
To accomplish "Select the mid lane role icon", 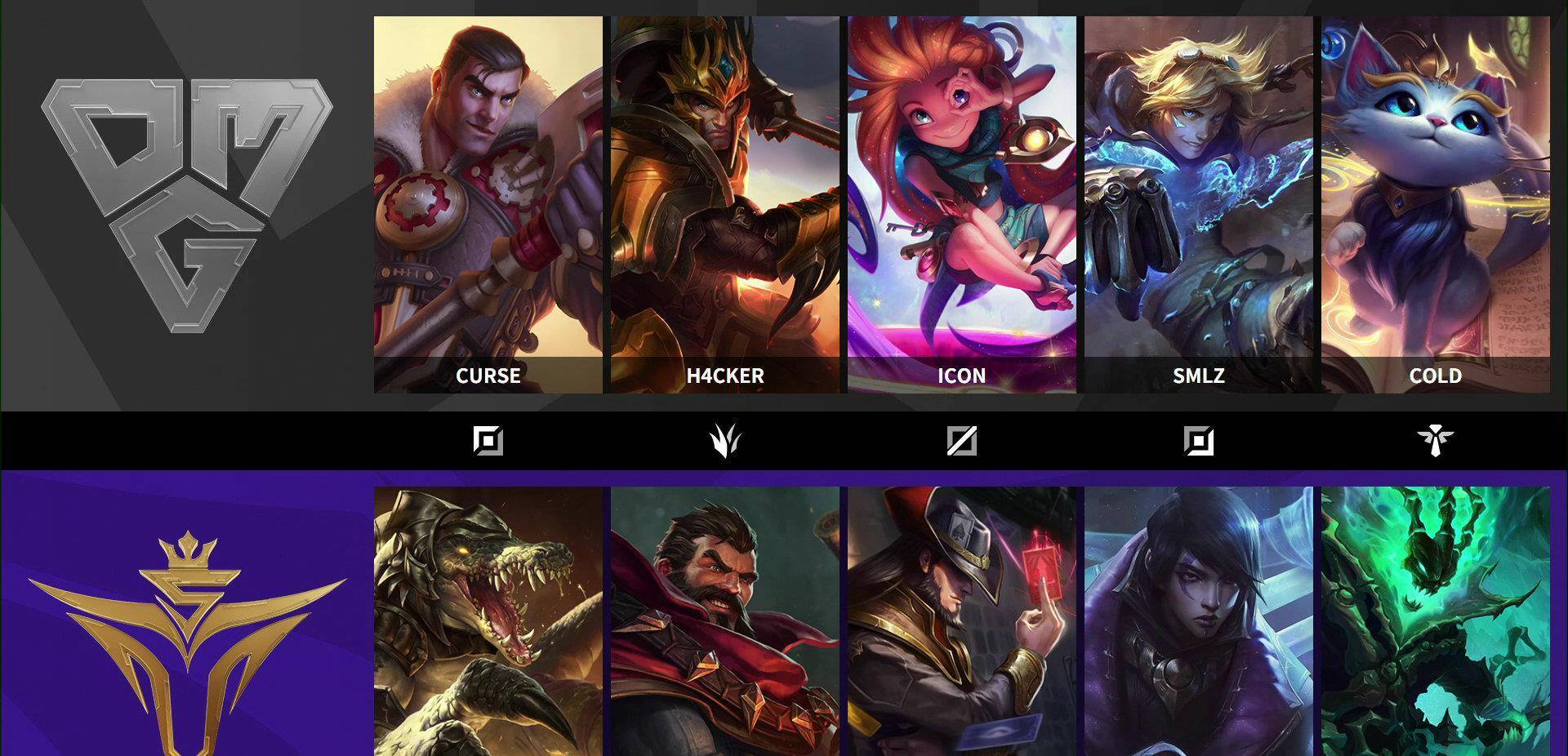I will 961,442.
